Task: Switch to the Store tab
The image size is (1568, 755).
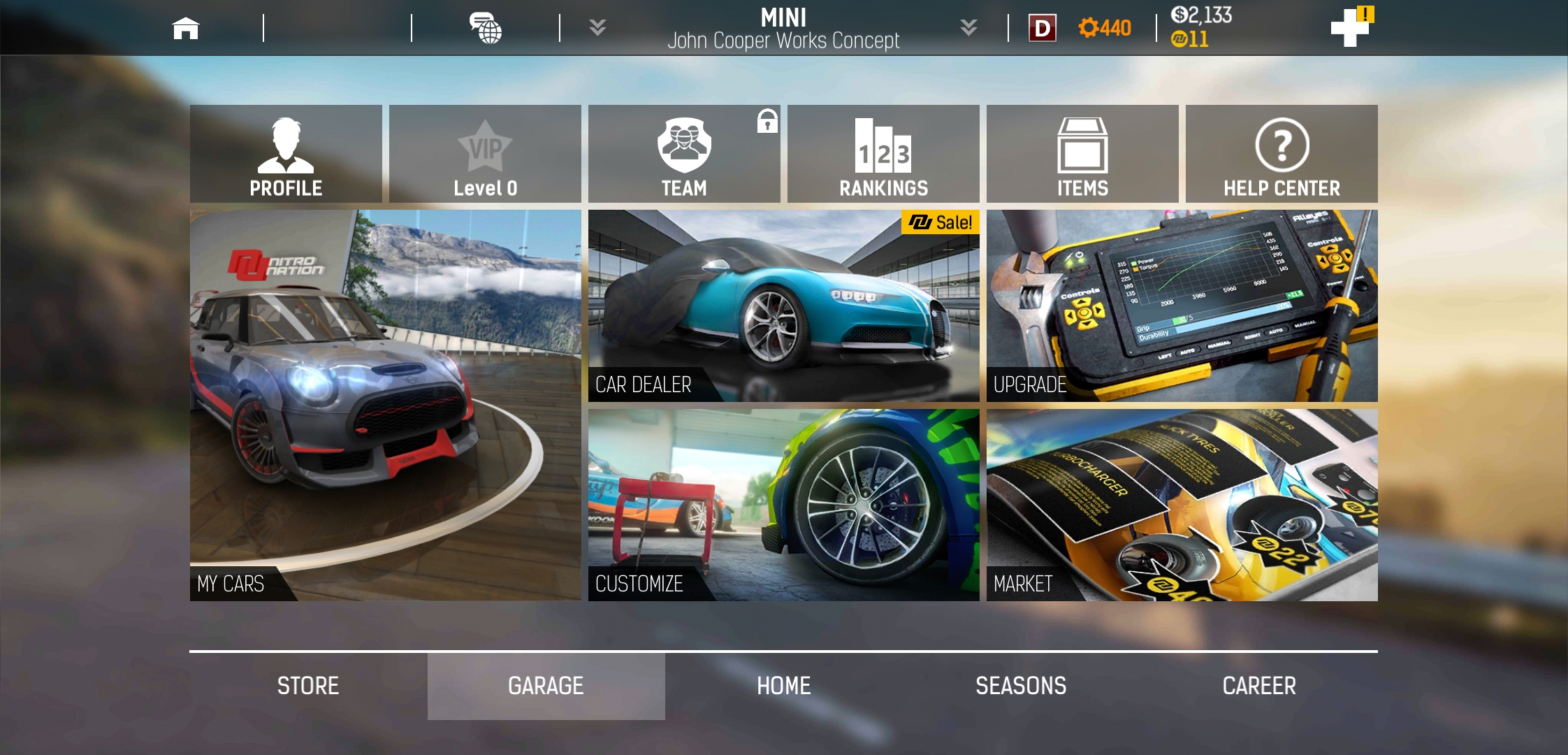Action: (x=308, y=686)
